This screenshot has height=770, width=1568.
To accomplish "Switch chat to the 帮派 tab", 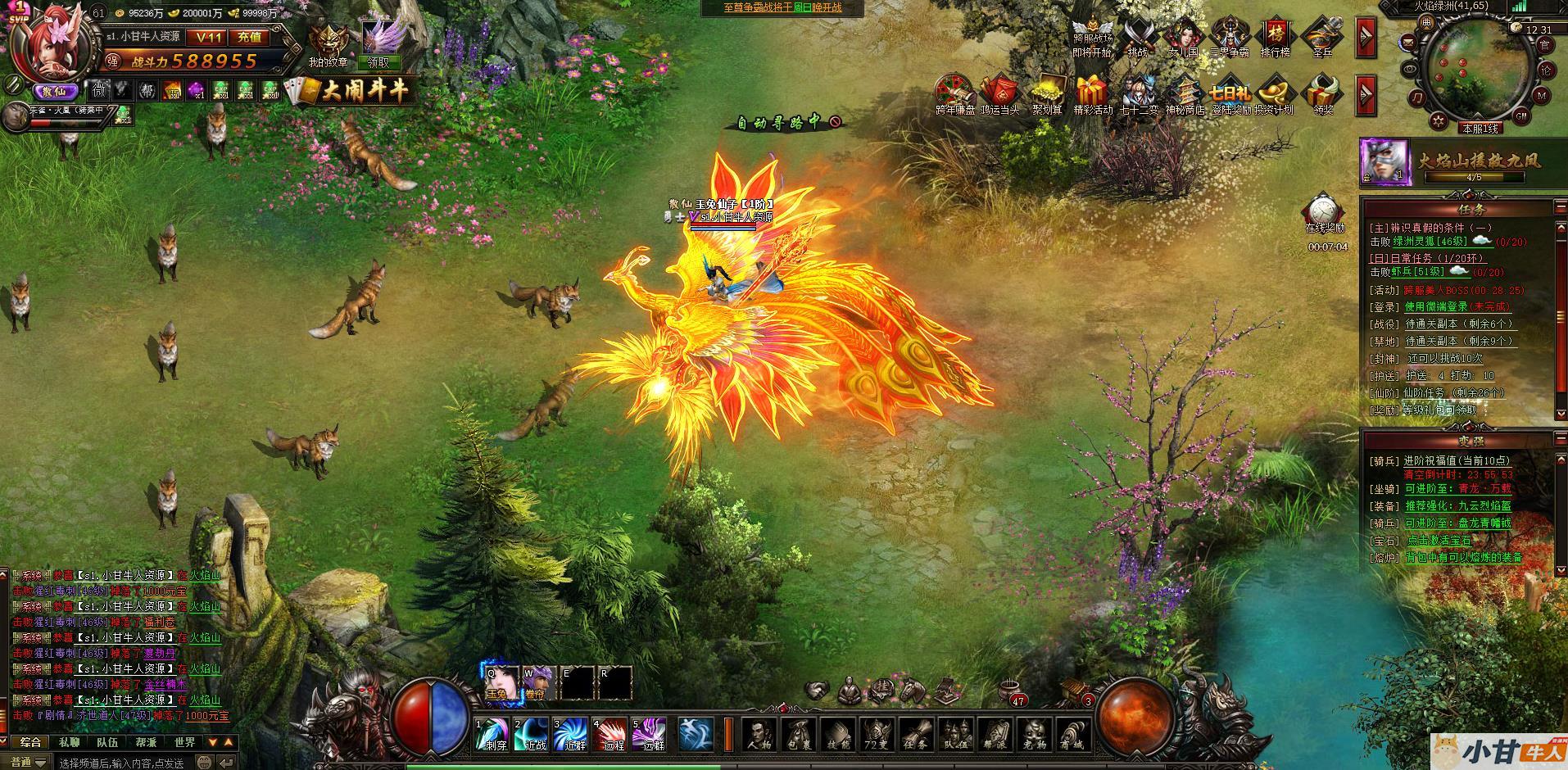I will tap(147, 742).
